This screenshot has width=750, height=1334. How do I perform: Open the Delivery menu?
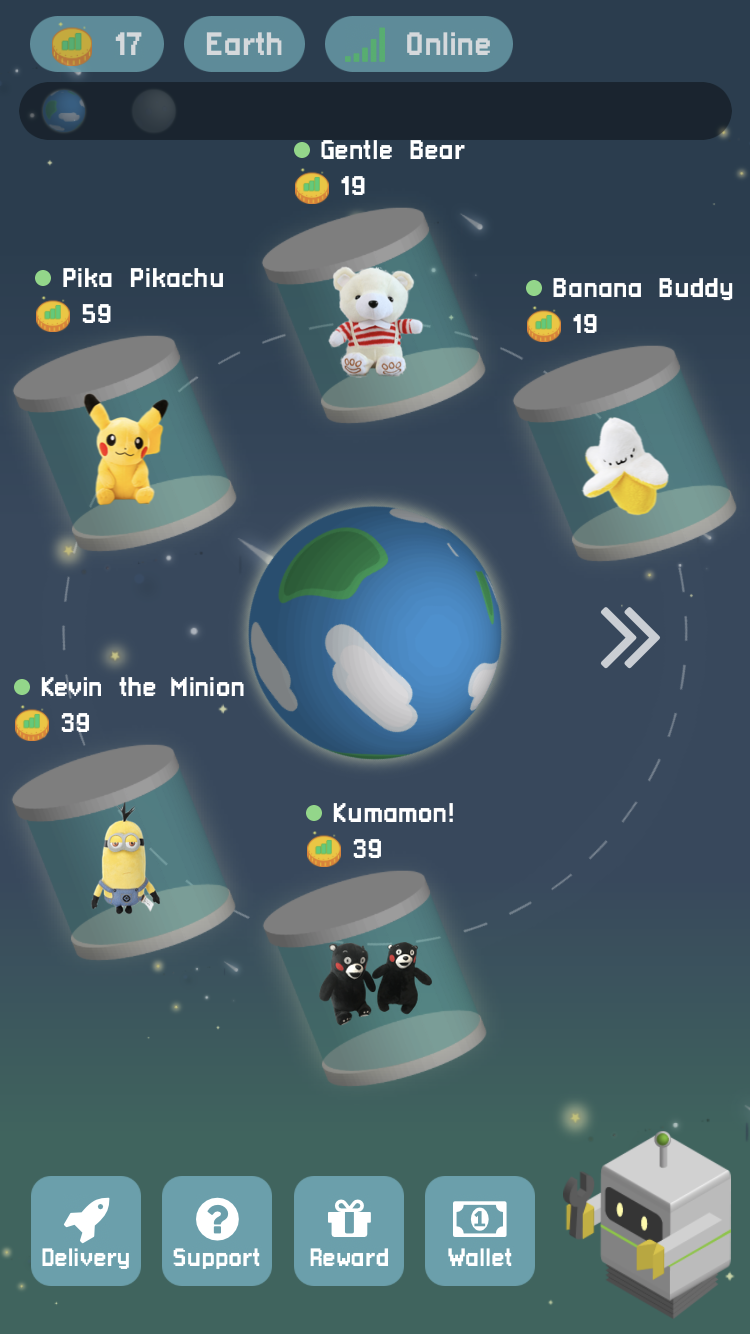(x=86, y=1230)
